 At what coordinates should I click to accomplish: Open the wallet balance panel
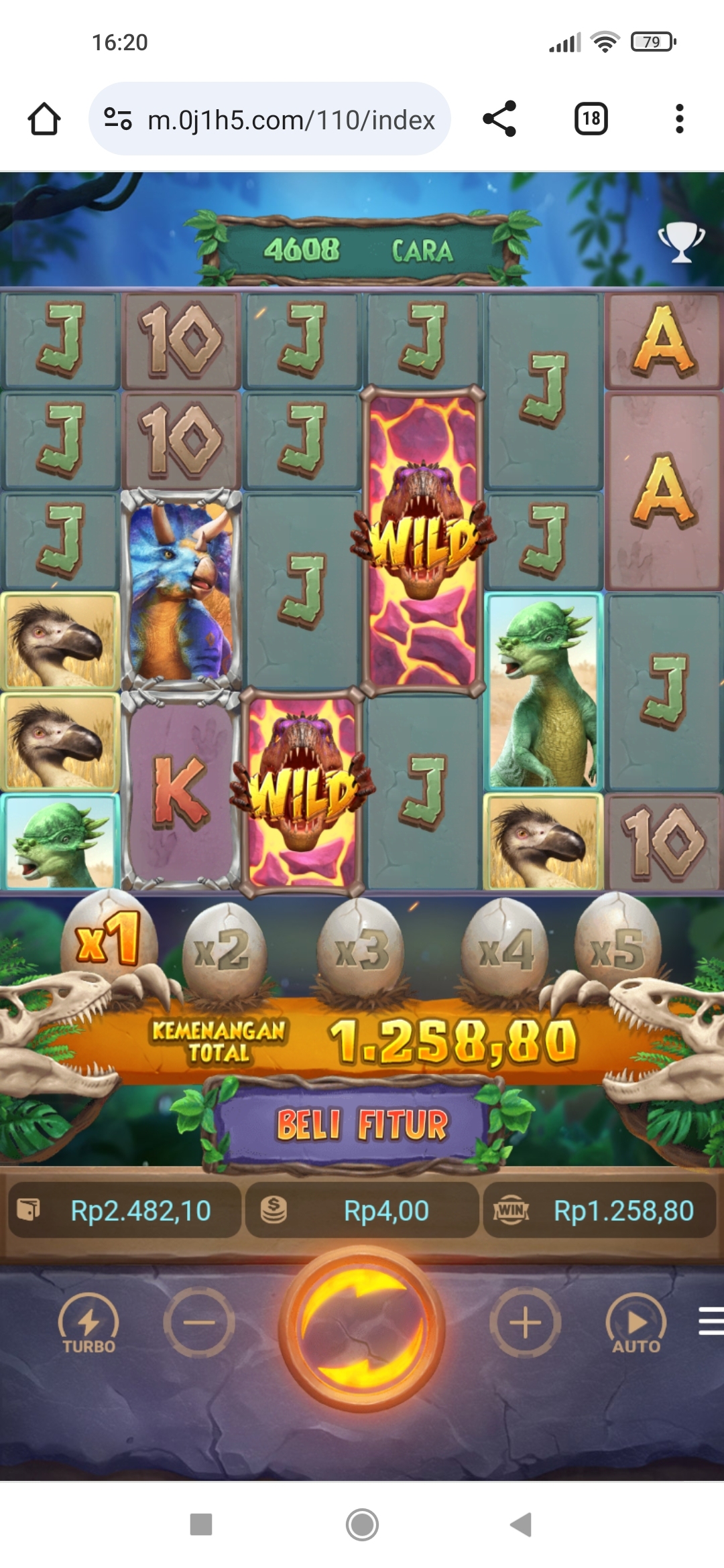[125, 1210]
